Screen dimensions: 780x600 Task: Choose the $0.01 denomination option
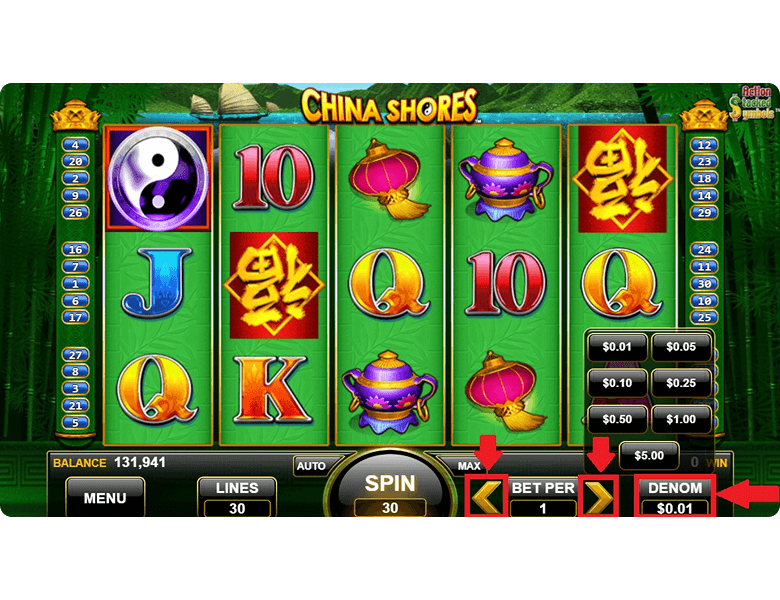click(617, 347)
